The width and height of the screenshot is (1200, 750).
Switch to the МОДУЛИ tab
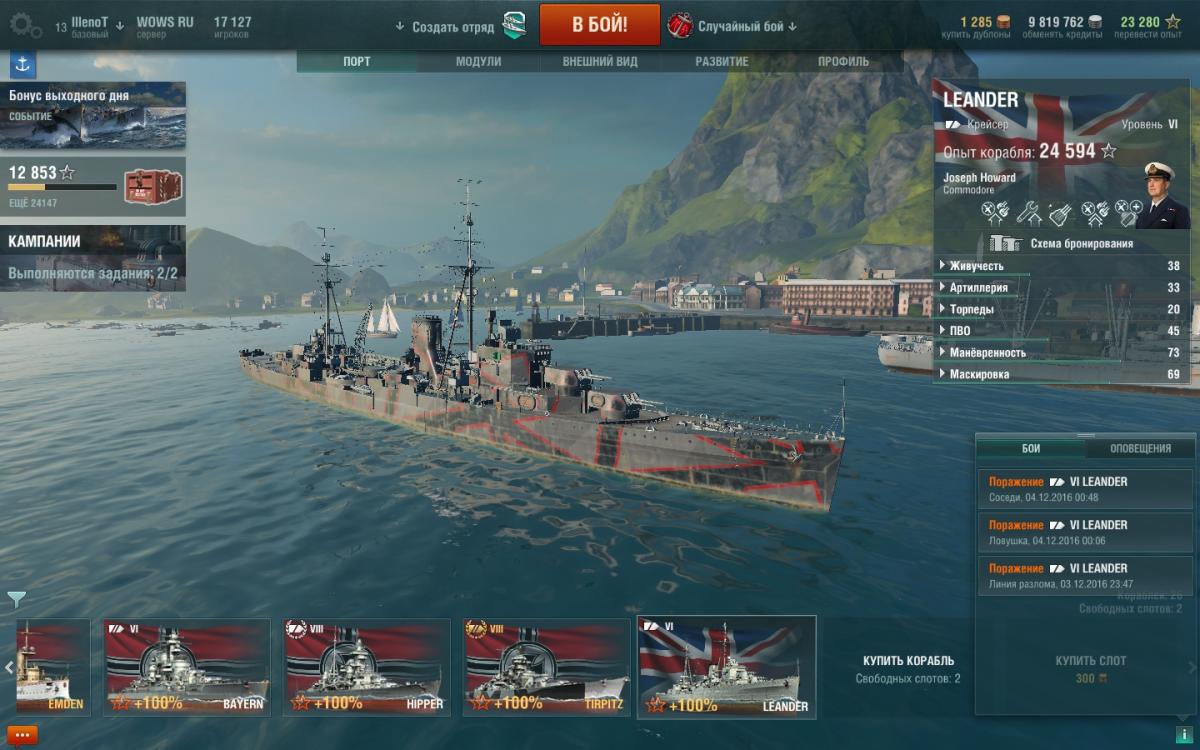tap(478, 61)
